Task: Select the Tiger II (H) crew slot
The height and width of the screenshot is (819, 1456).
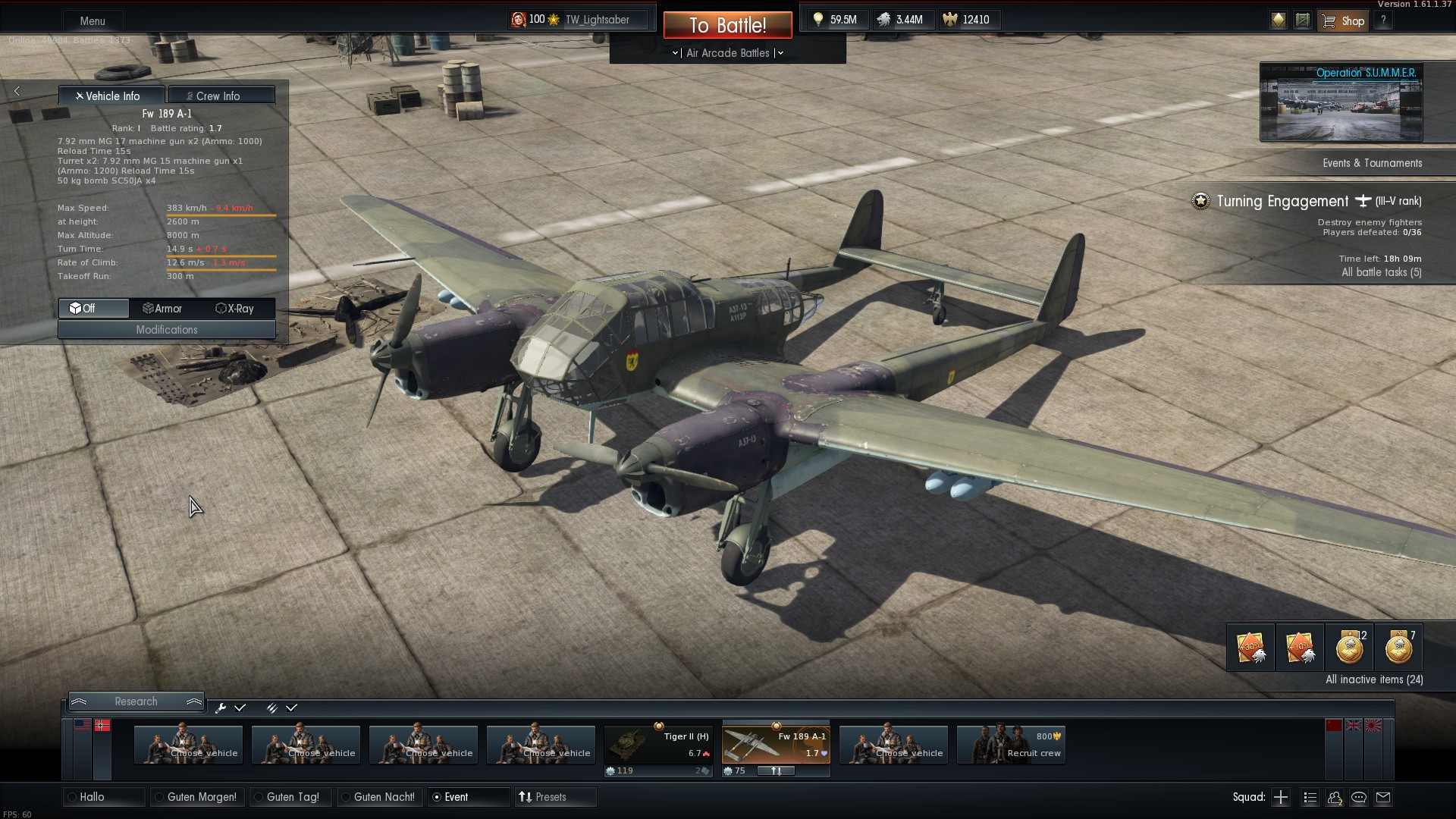Action: 658,745
